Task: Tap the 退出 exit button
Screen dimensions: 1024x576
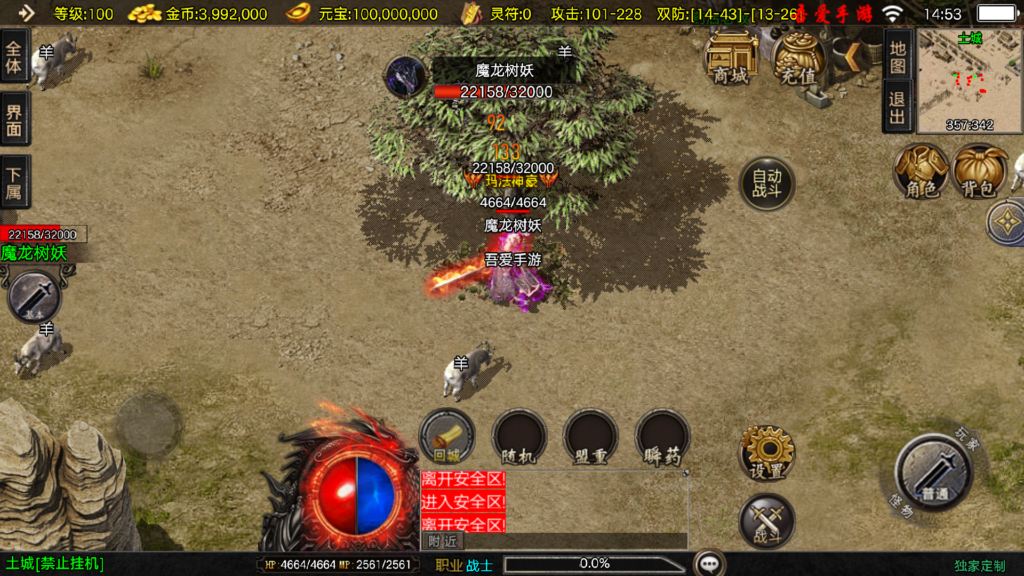Action: (x=897, y=107)
